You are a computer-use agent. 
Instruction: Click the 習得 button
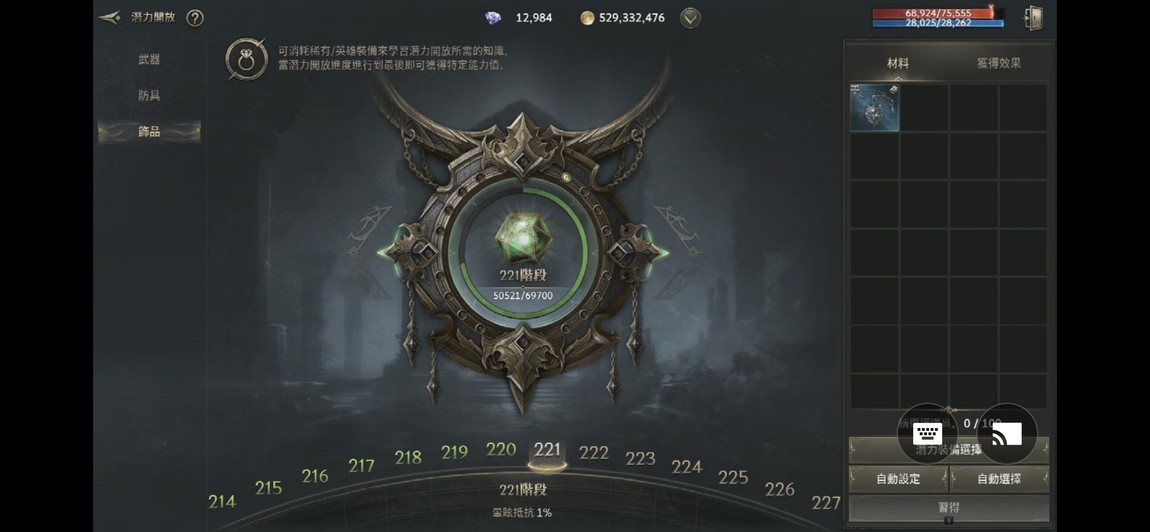948,508
